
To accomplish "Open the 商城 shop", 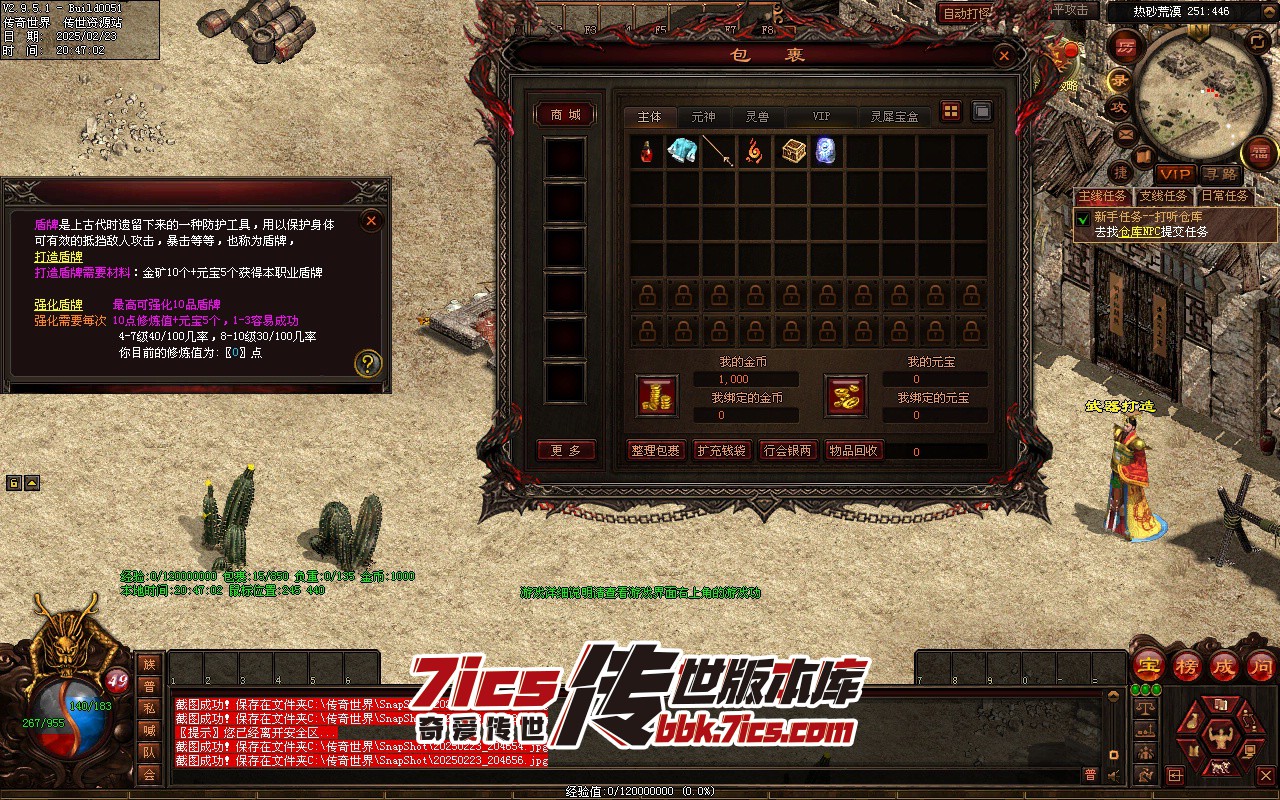I will 565,115.
